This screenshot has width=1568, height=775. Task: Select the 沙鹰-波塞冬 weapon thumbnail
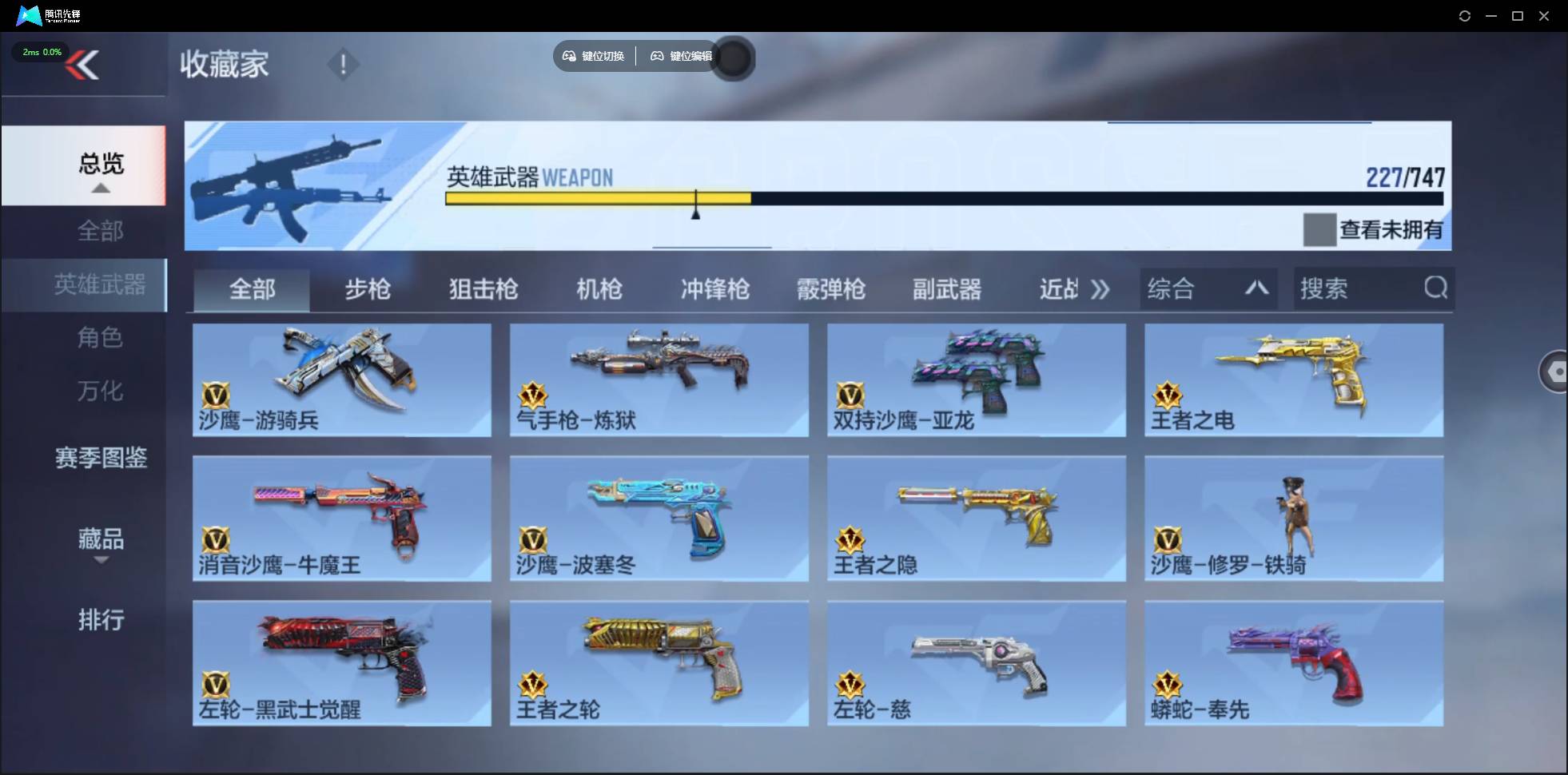click(x=658, y=518)
